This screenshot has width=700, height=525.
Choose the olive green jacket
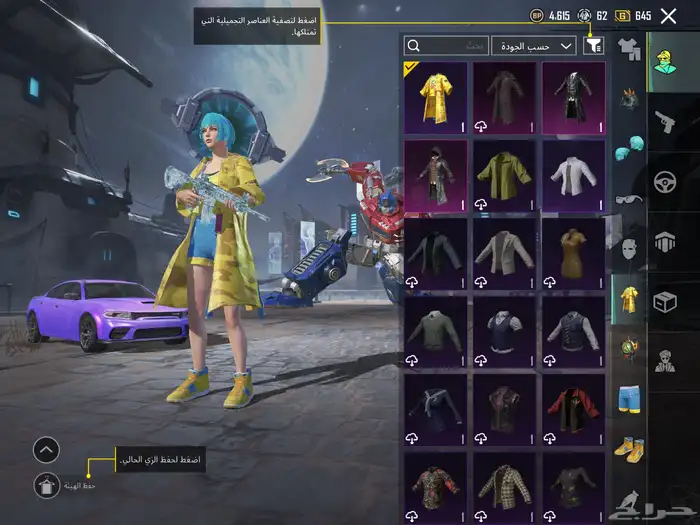(x=505, y=175)
